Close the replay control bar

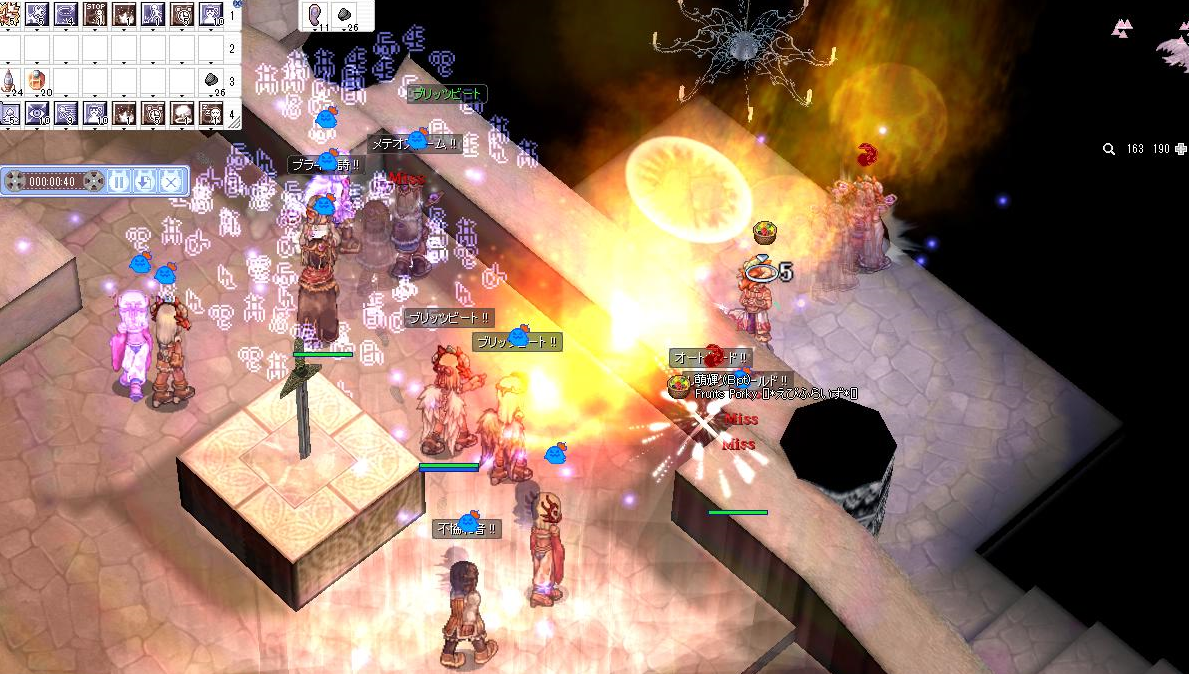click(x=171, y=181)
